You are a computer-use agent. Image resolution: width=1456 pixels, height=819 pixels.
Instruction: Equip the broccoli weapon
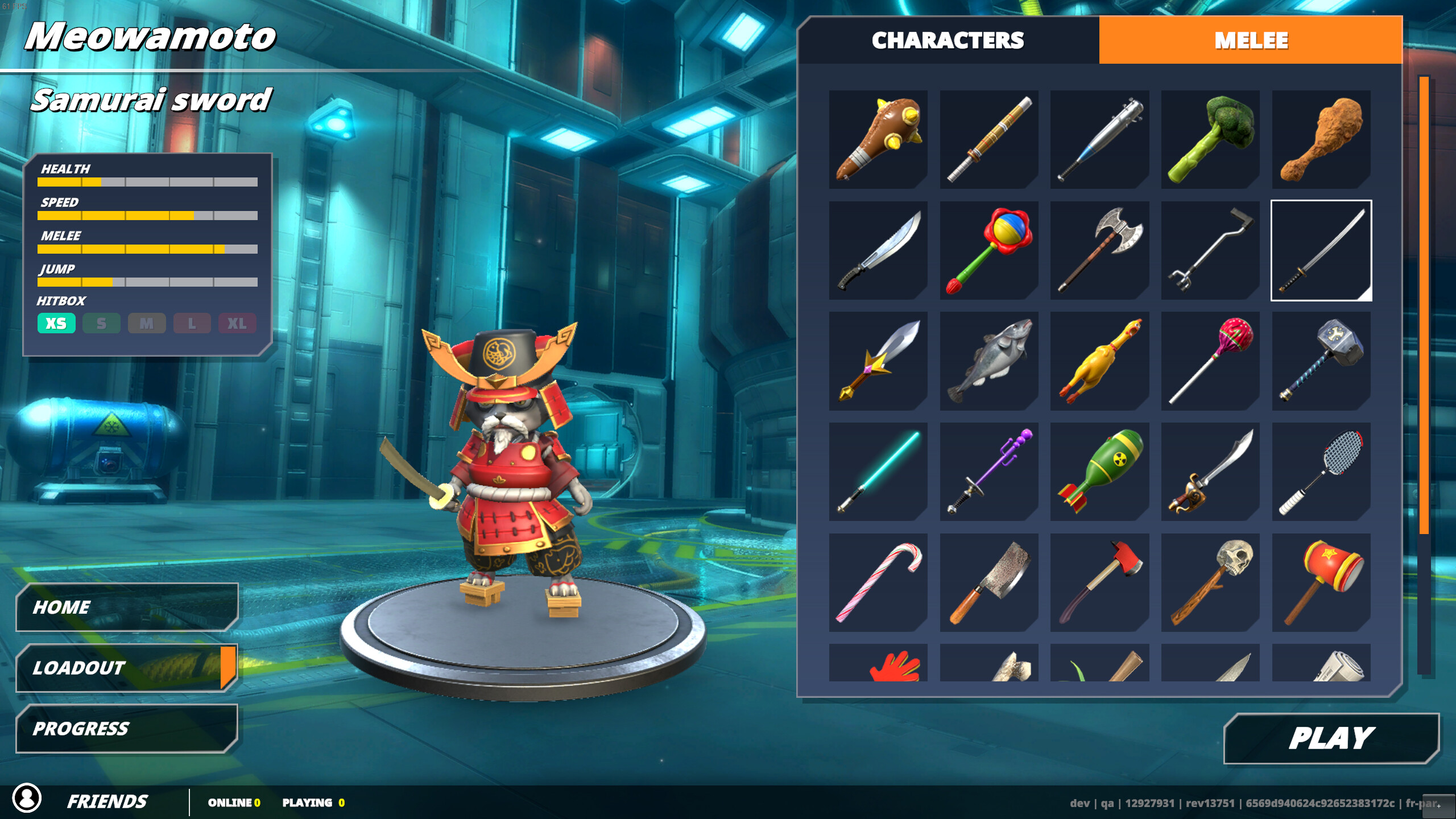(x=1210, y=138)
